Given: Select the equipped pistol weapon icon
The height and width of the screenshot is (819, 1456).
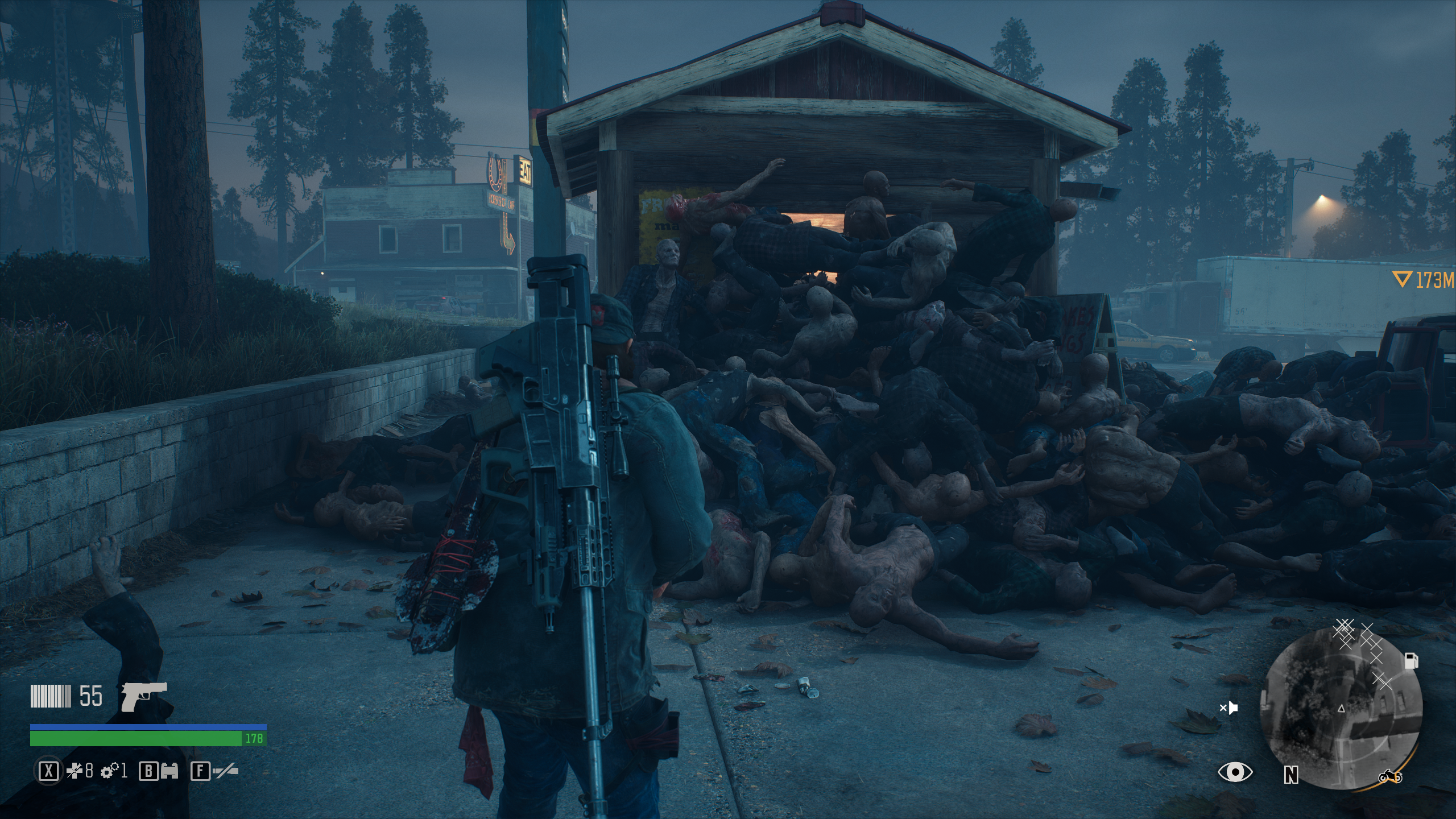Looking at the screenshot, I should coord(144,696).
